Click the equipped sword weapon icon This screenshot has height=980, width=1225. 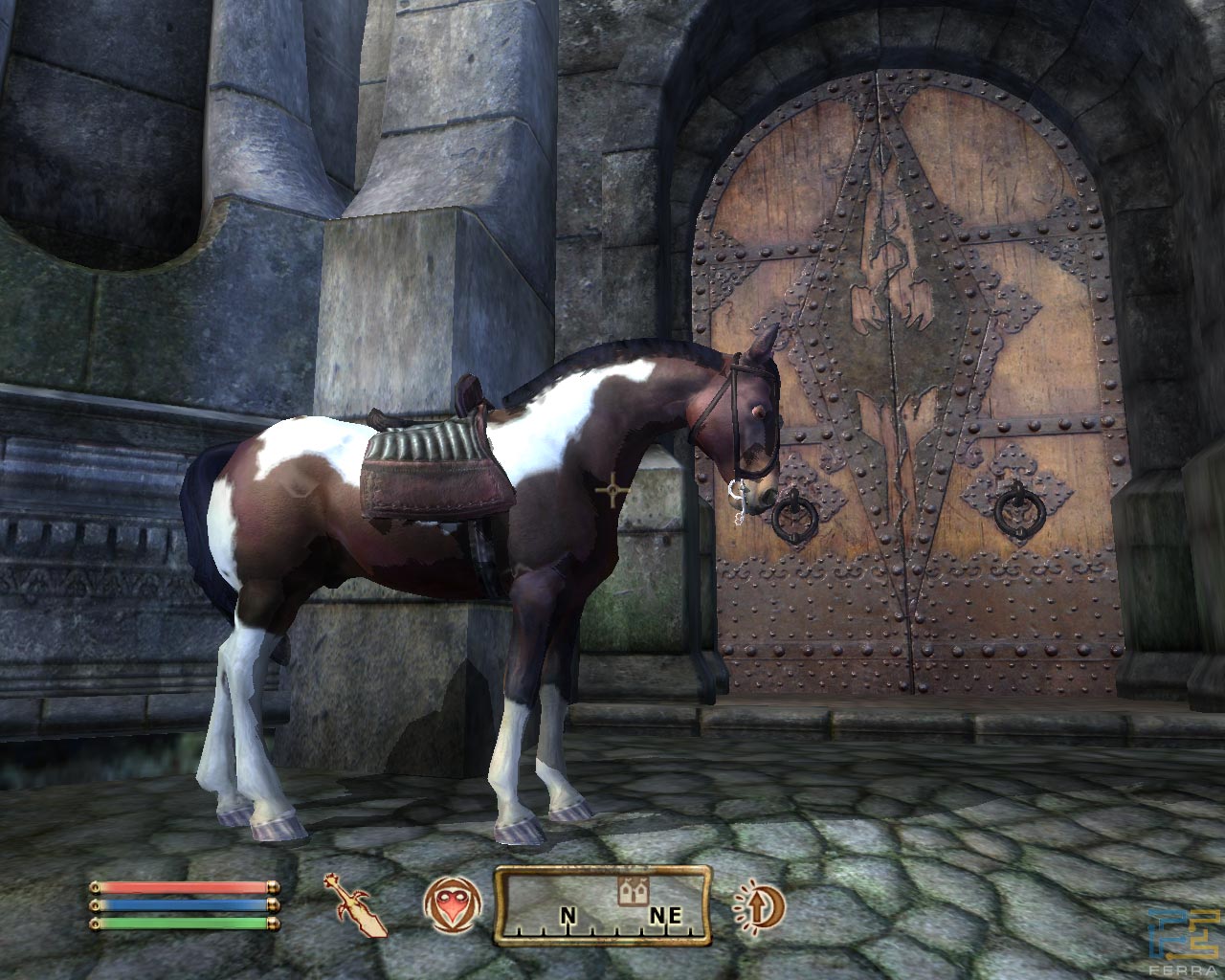click(359, 903)
